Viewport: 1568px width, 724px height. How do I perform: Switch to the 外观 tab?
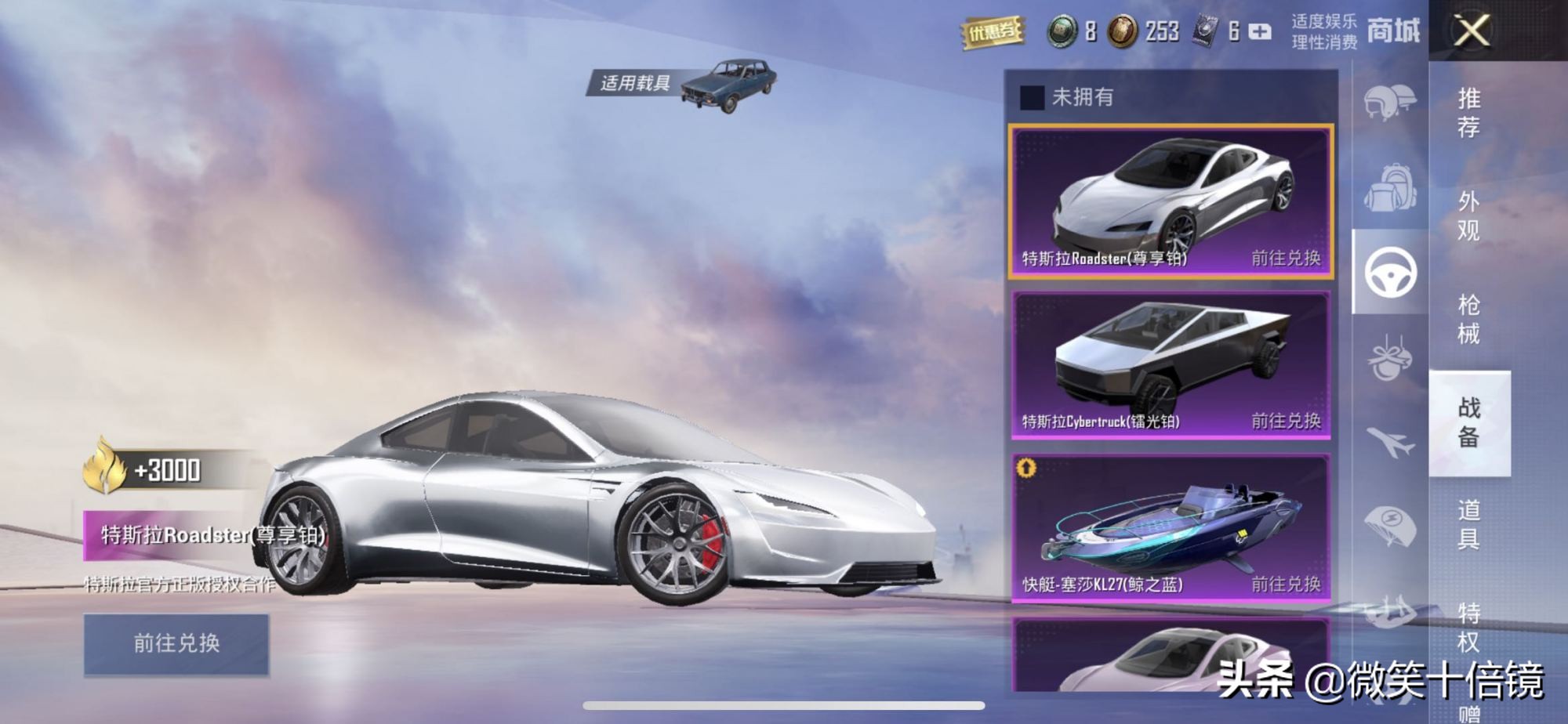[x=1468, y=215]
